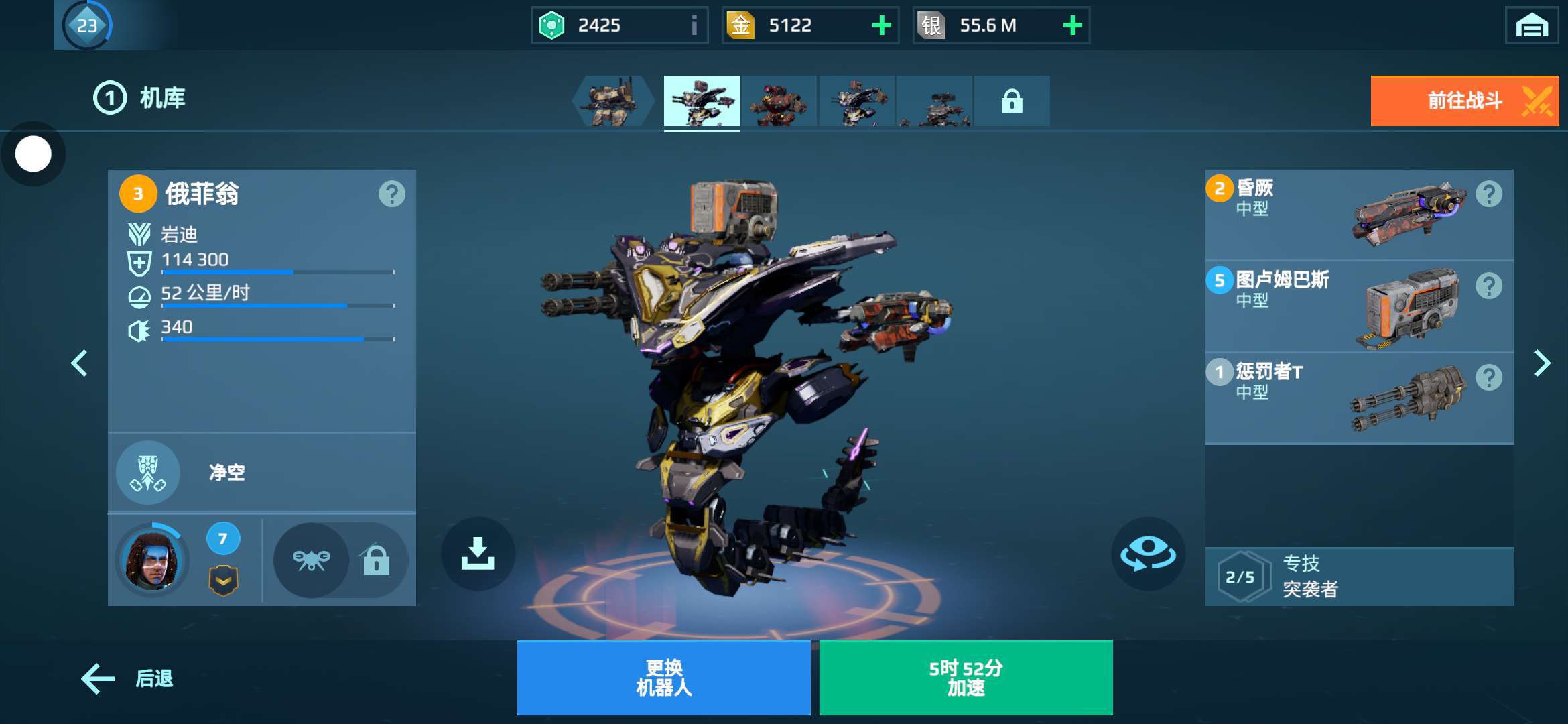Show help for the 俄菲翁 robot
Image resolution: width=1568 pixels, height=724 pixels.
coord(391,194)
